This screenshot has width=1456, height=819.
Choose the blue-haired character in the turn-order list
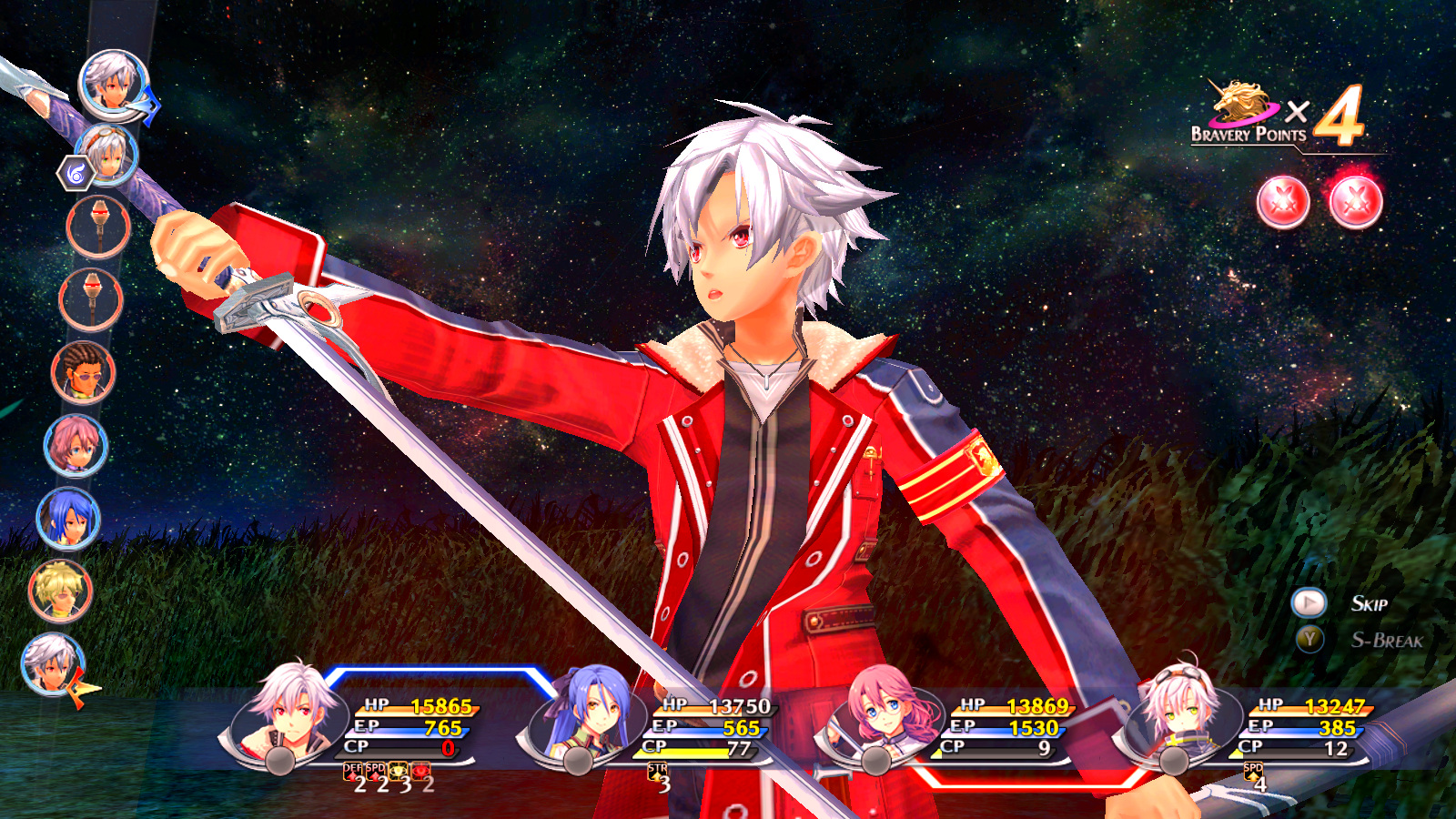68,519
